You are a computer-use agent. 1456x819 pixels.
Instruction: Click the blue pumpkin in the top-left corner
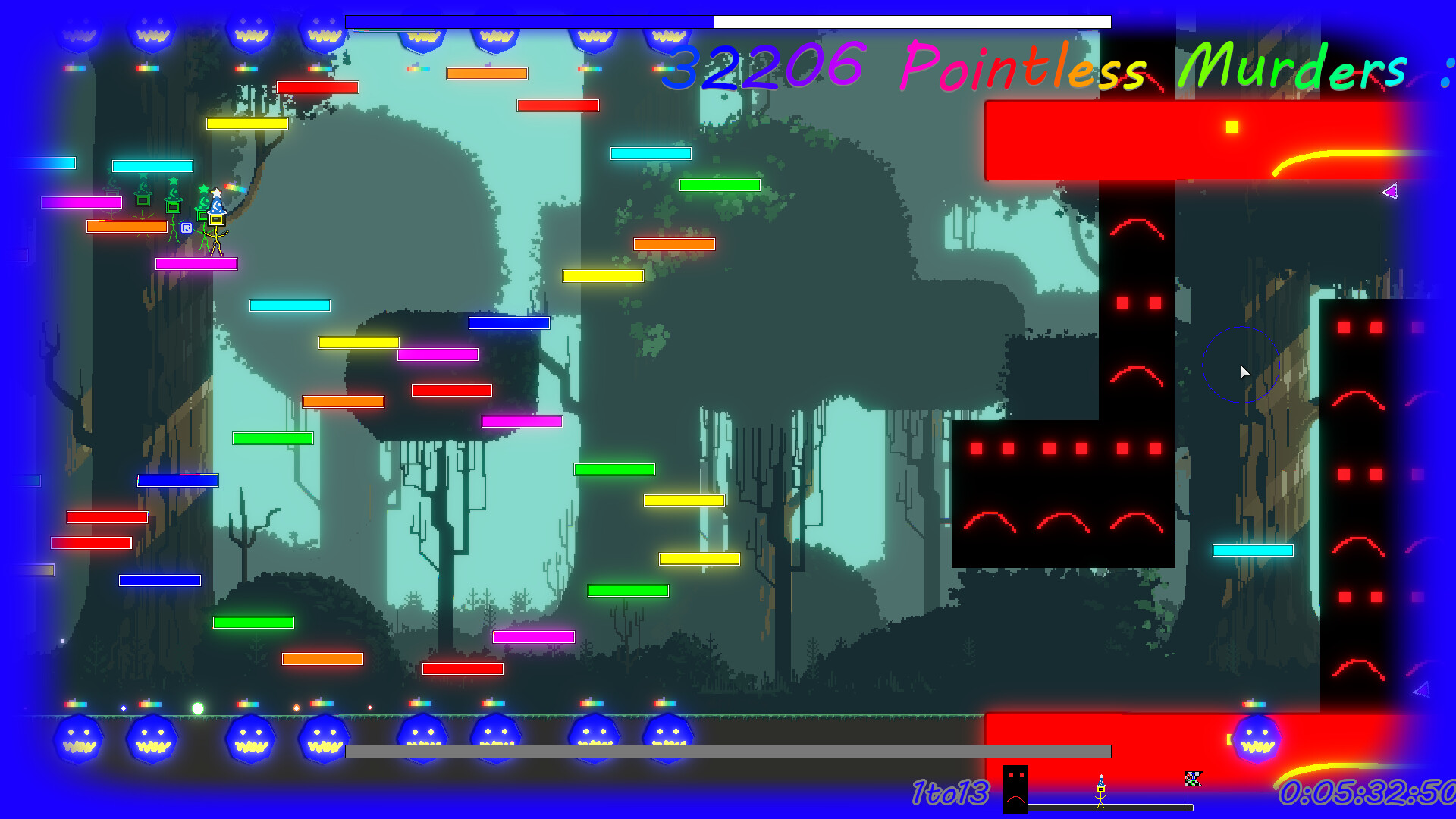tap(80, 32)
